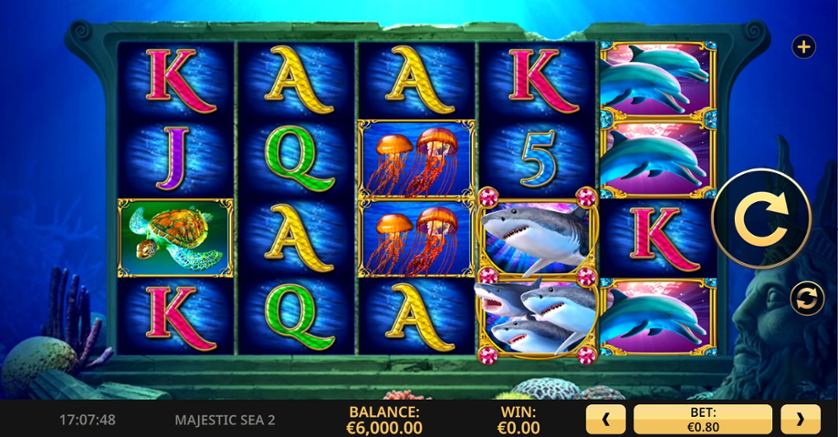Image resolution: width=838 pixels, height=437 pixels.
Task: Expand the plus menu icon
Action: 803,46
